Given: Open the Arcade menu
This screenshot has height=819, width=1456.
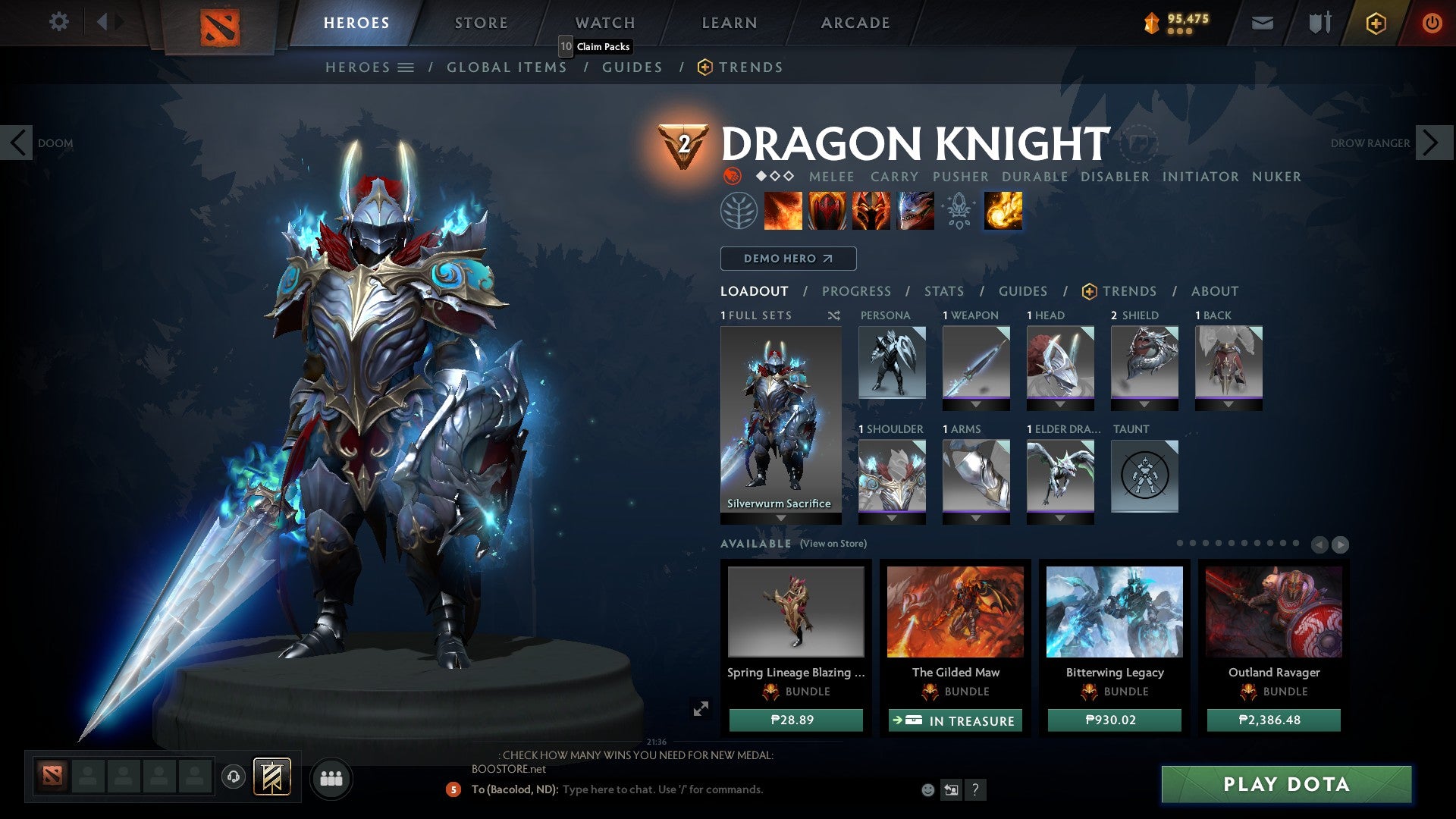Looking at the screenshot, I should pos(855,22).
